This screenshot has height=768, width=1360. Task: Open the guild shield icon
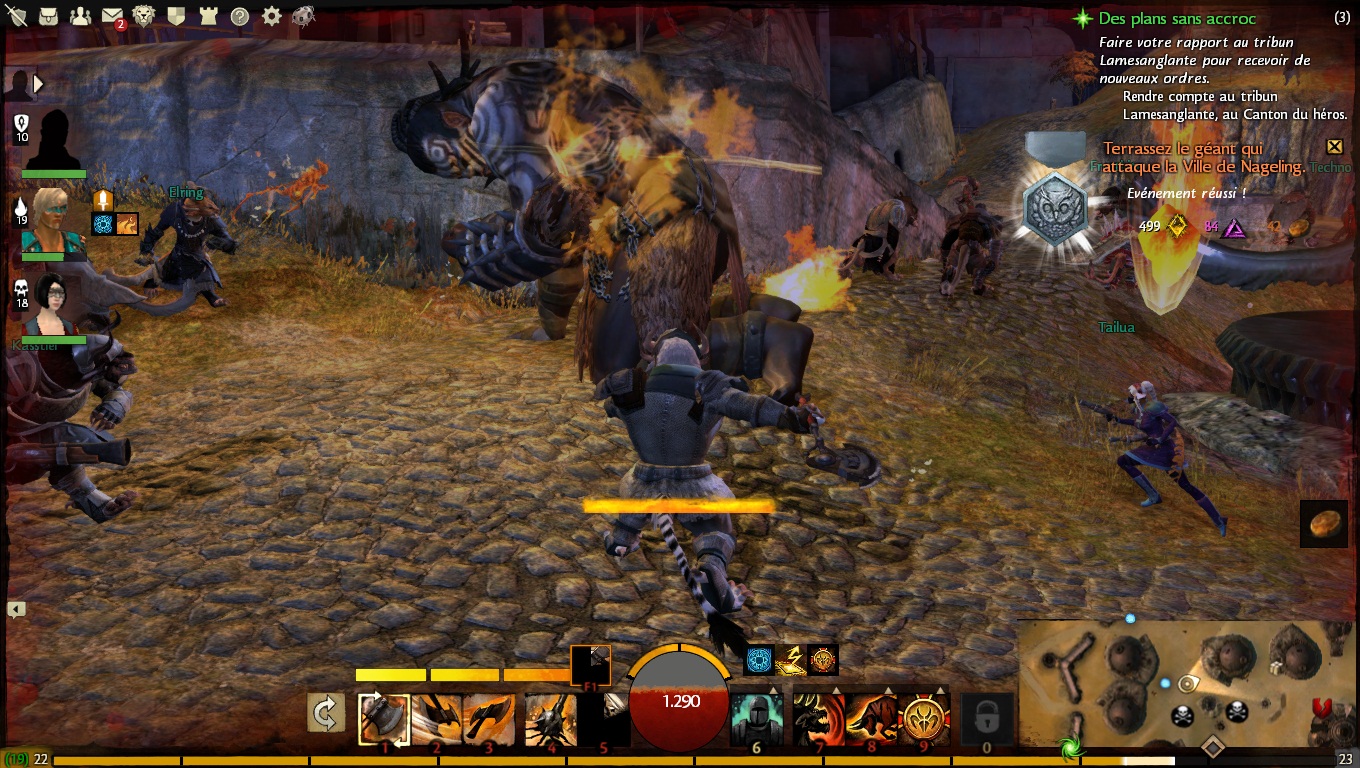click(176, 16)
